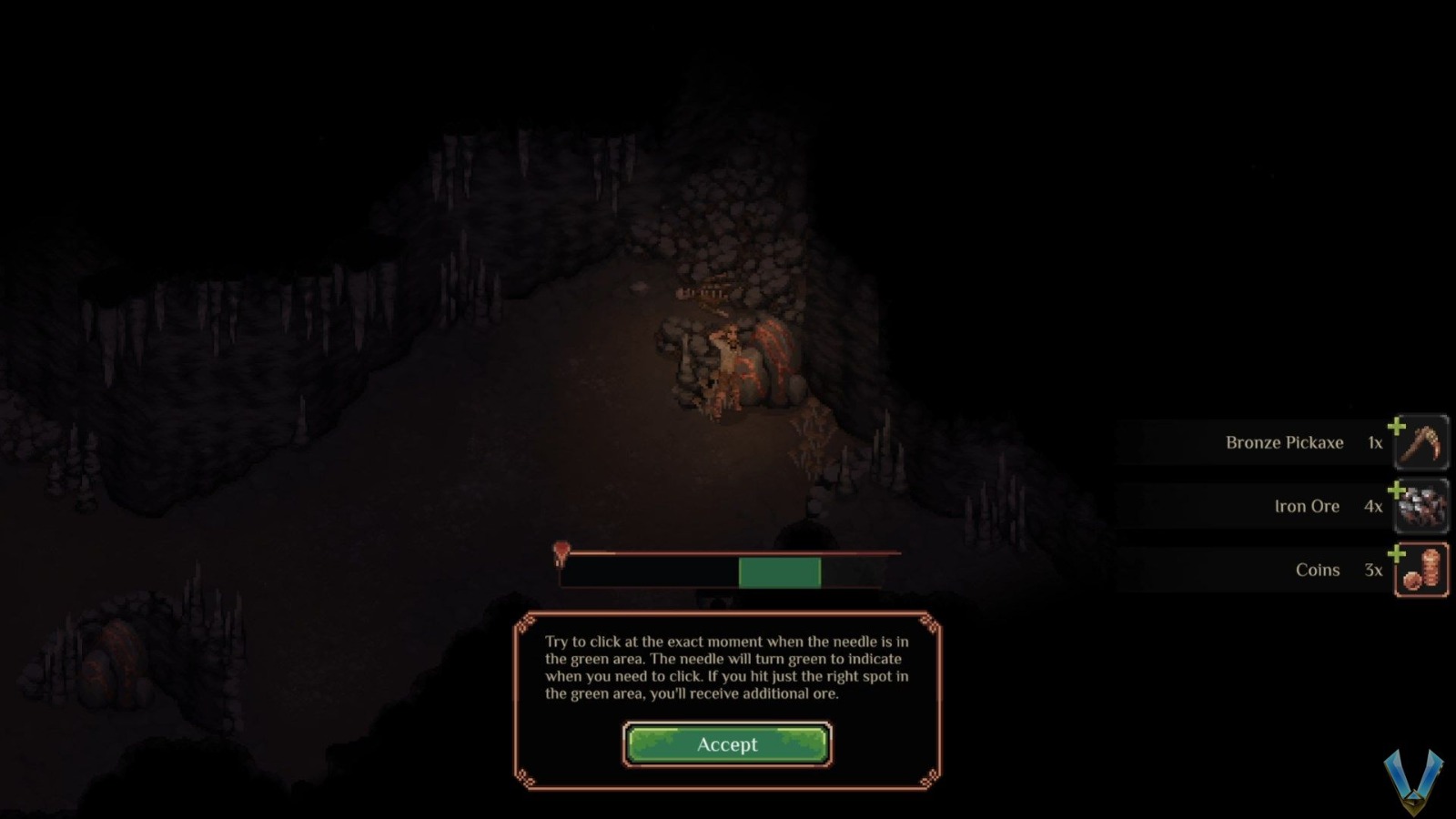Click the Iron Ore item icon
Image resolution: width=1456 pixels, height=819 pixels.
1422,506
